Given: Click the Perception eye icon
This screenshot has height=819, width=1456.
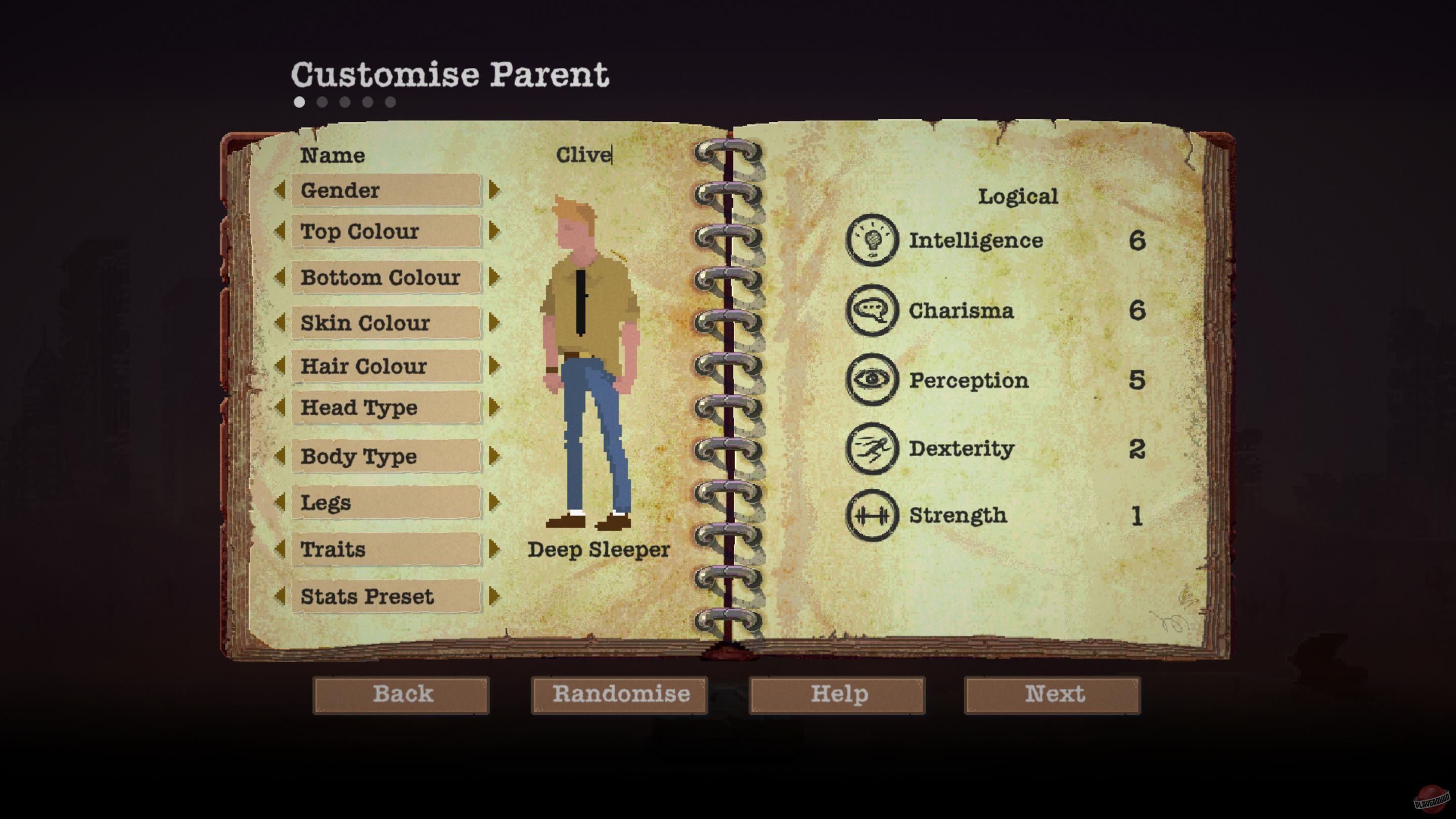Looking at the screenshot, I should pyautogui.click(x=873, y=380).
